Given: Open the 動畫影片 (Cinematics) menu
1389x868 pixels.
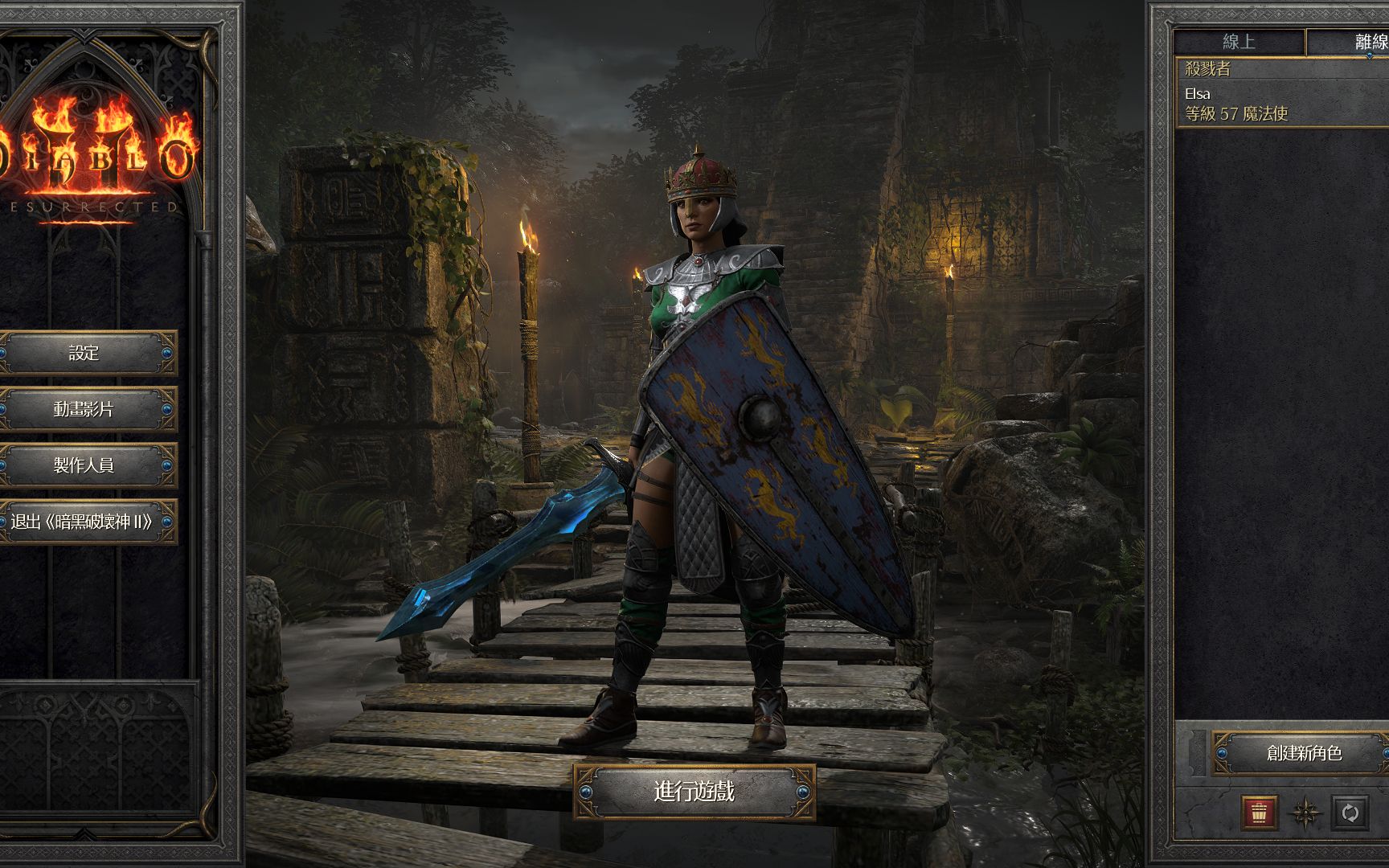Looking at the screenshot, I should pos(84,409).
